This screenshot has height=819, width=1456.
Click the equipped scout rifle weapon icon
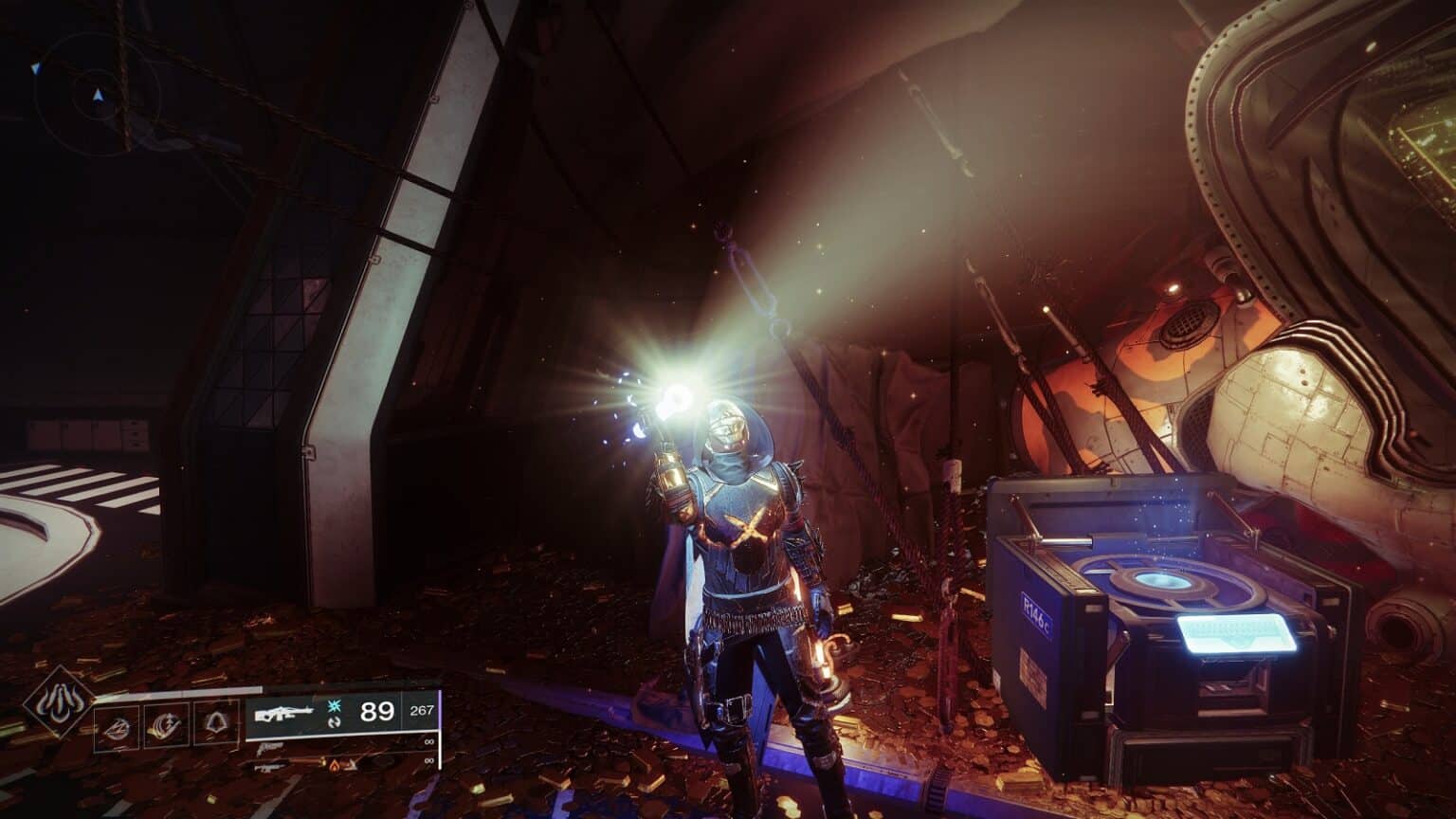click(x=283, y=713)
